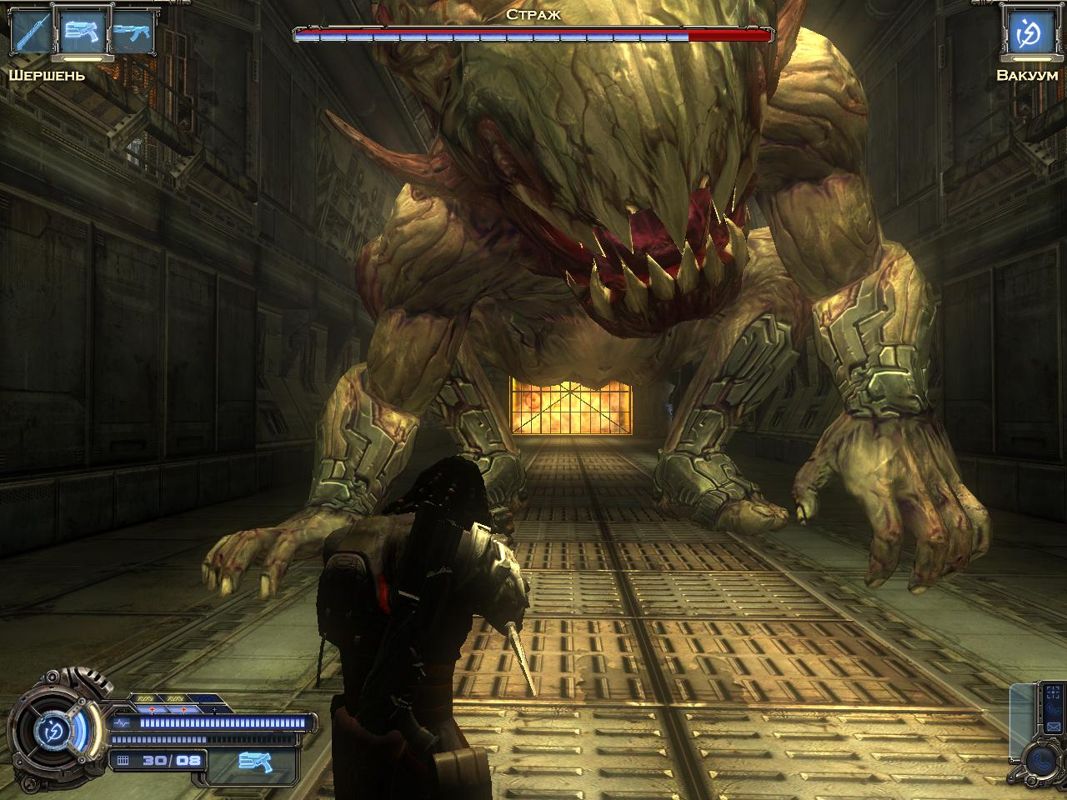Click the equipped pistol icon beside ammo
1067x800 pixels.
coord(255,762)
